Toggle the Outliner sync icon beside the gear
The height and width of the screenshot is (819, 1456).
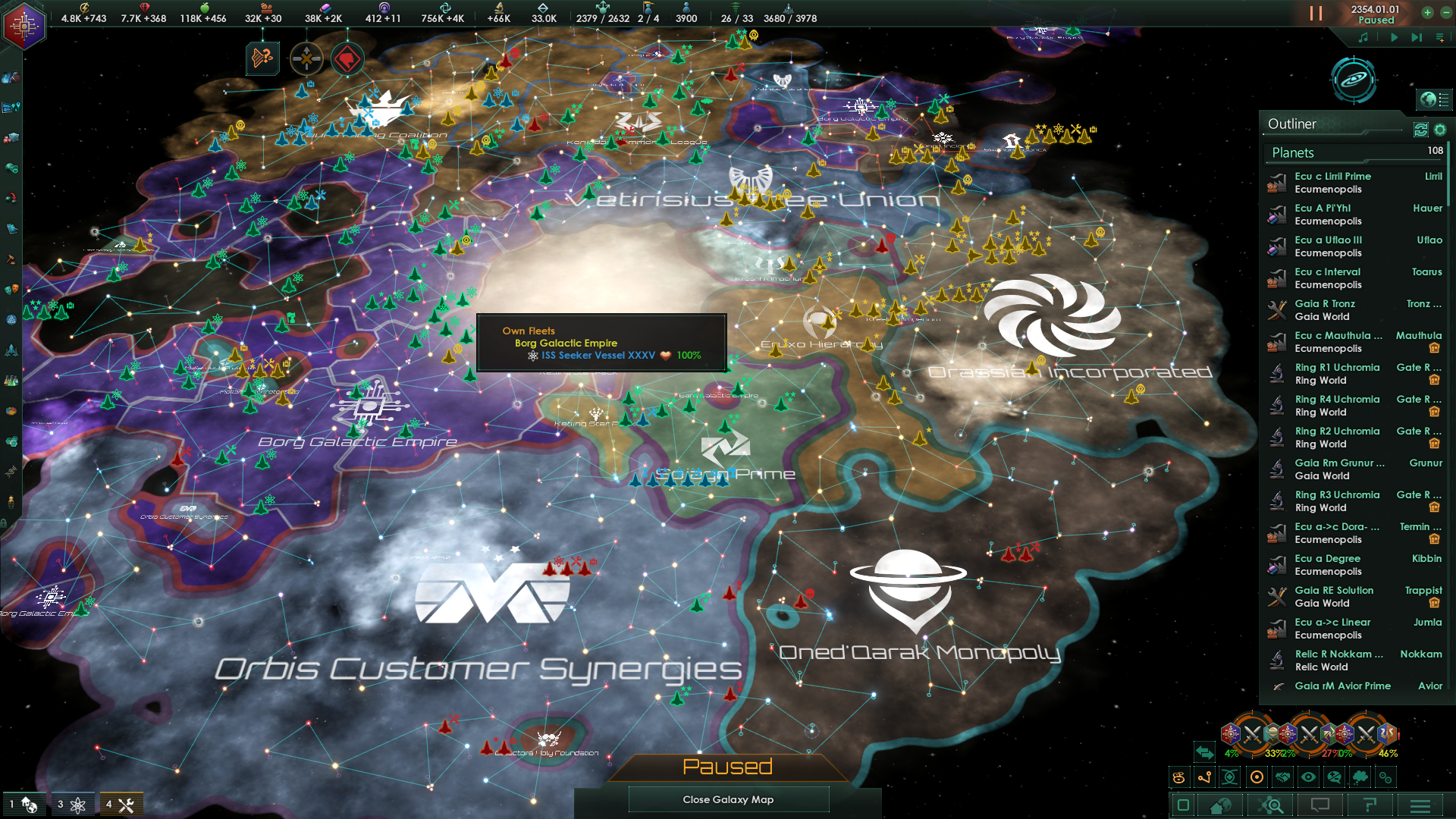(1420, 130)
